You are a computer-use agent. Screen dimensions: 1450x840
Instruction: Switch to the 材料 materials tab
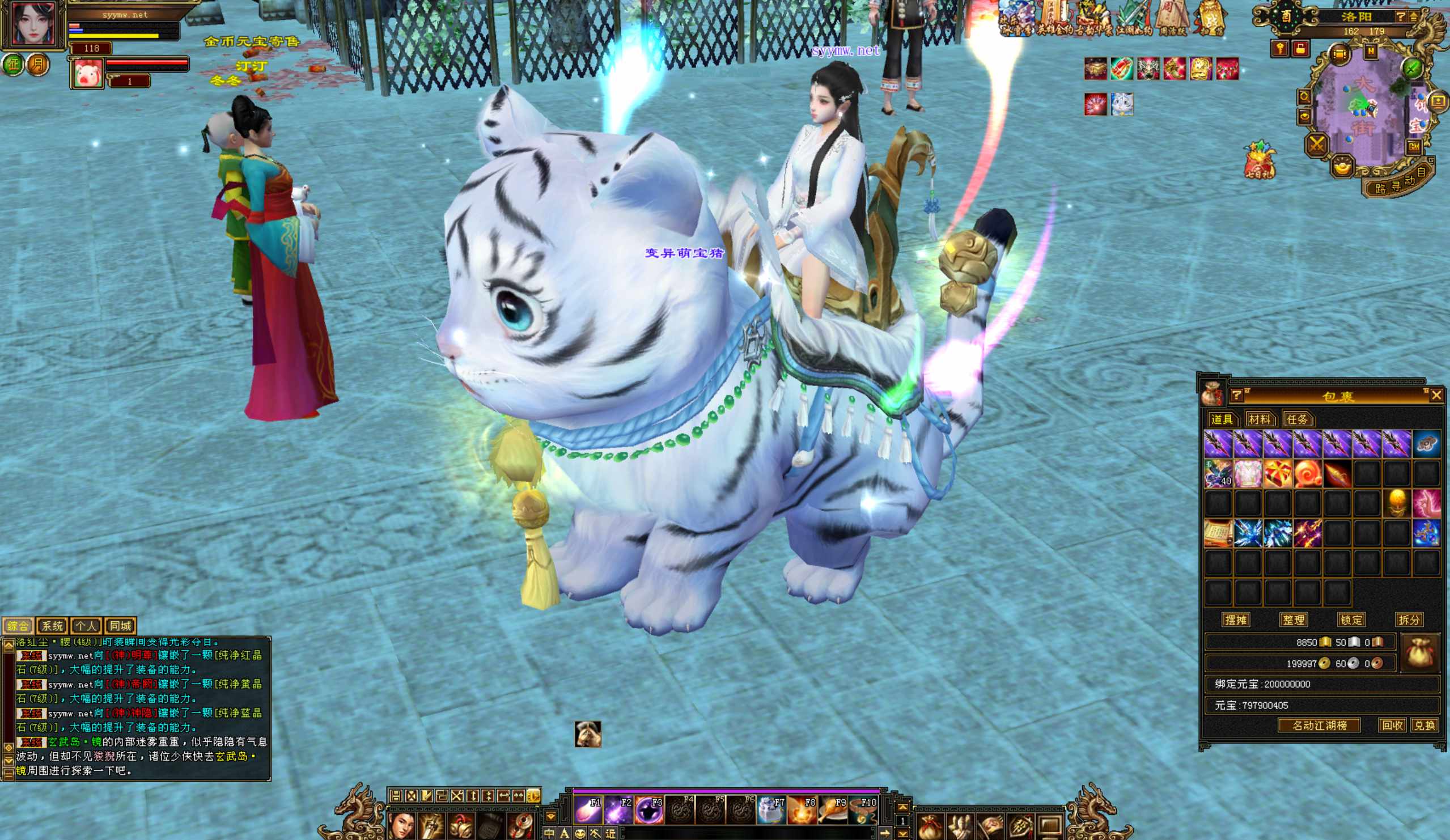(x=1258, y=419)
